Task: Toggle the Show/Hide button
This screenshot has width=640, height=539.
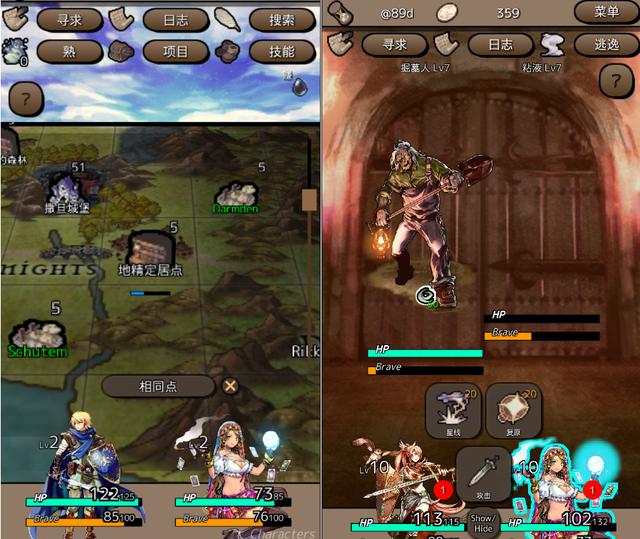Action: 484,523
